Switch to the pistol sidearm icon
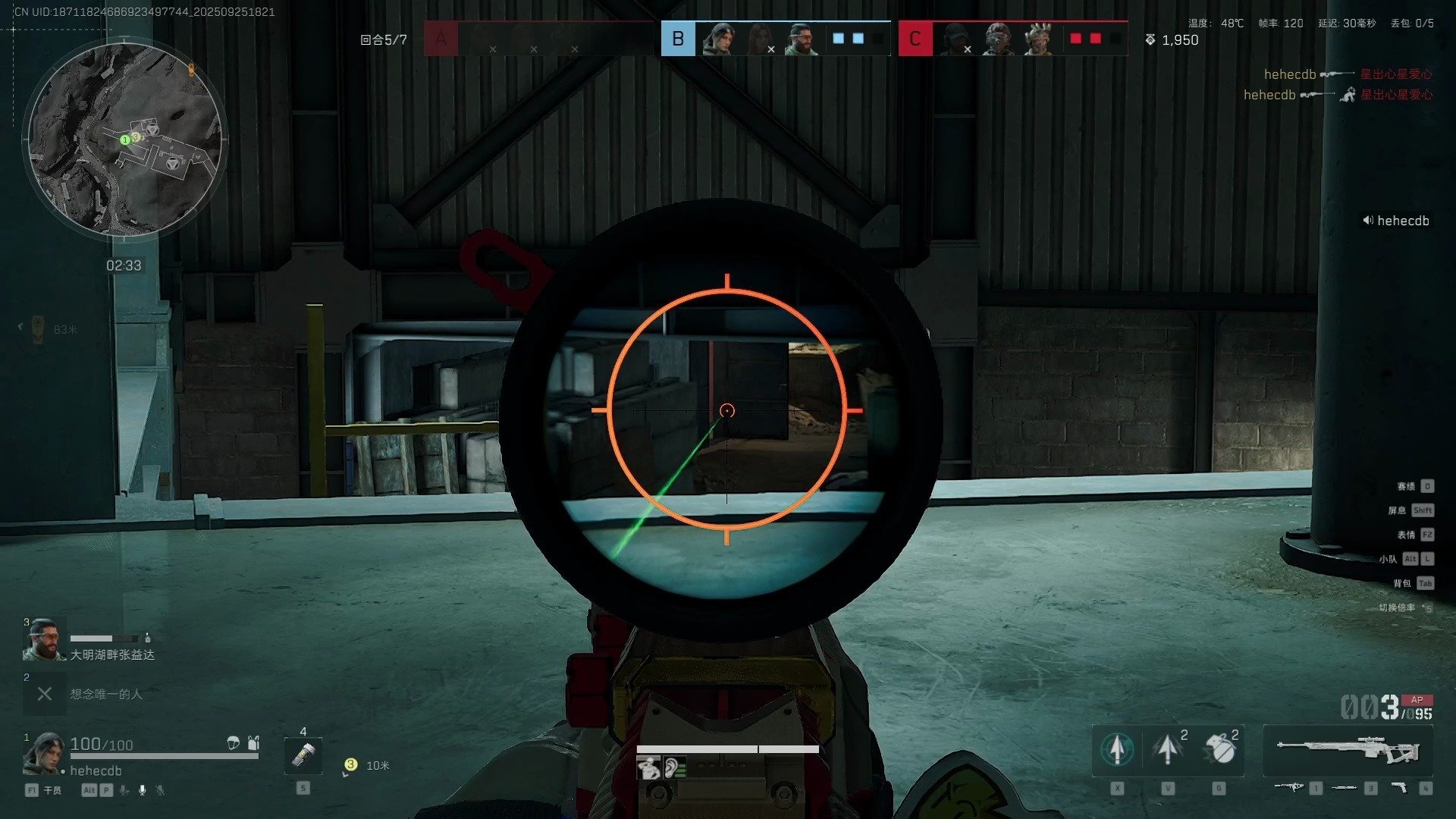Image resolution: width=1456 pixels, height=819 pixels. (1399, 789)
